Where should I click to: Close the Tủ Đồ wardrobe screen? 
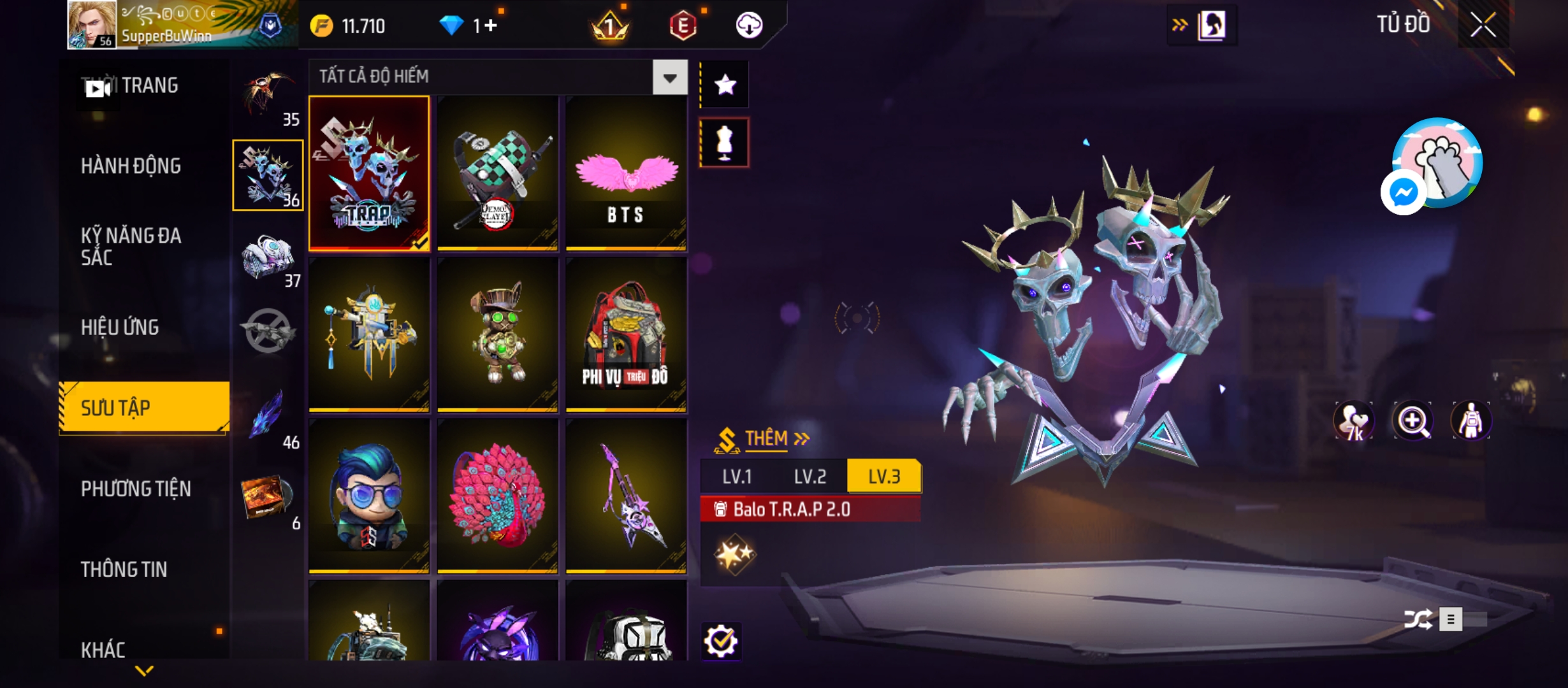(x=1483, y=25)
